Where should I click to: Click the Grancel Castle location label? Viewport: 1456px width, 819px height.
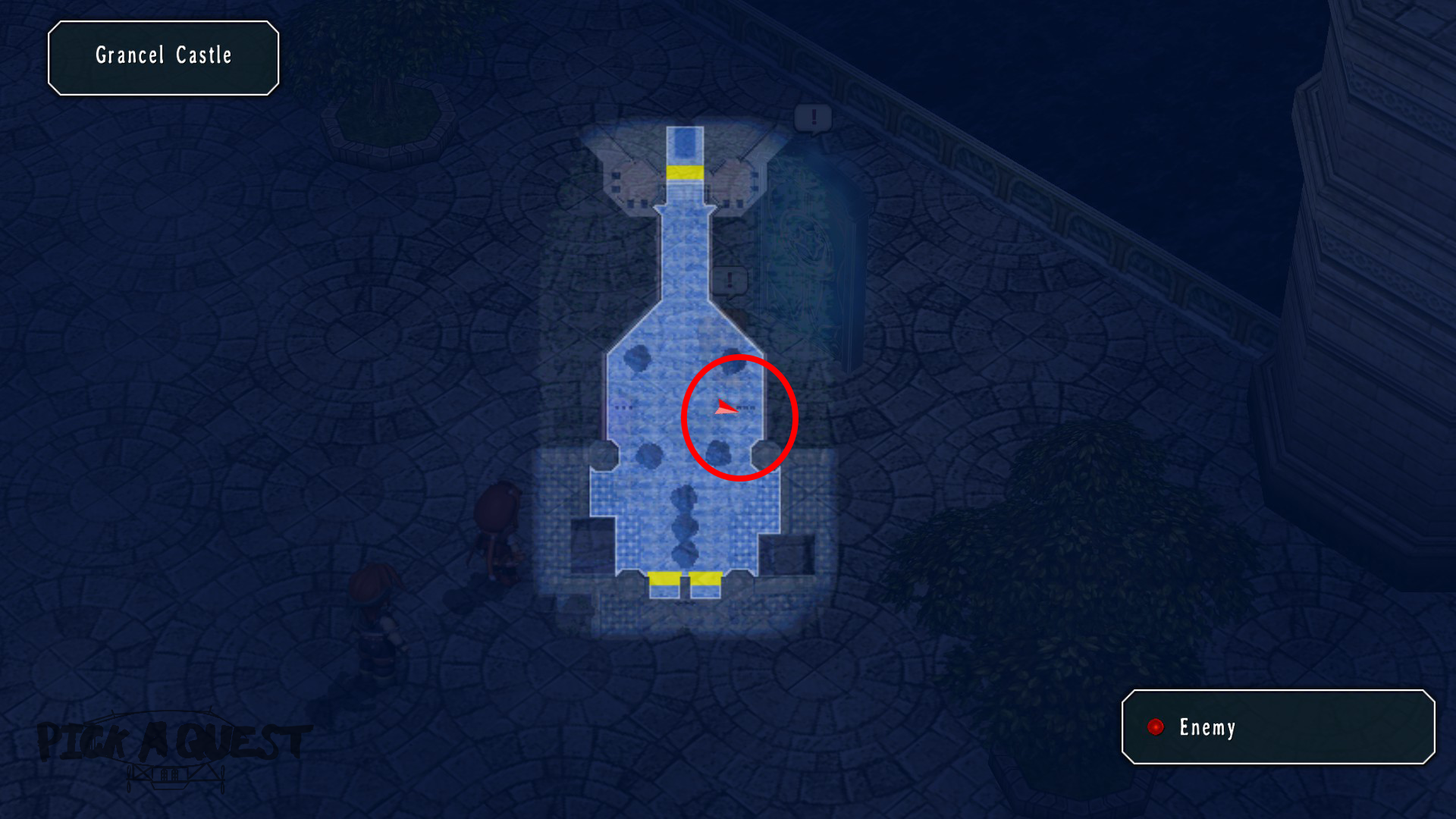(x=164, y=56)
